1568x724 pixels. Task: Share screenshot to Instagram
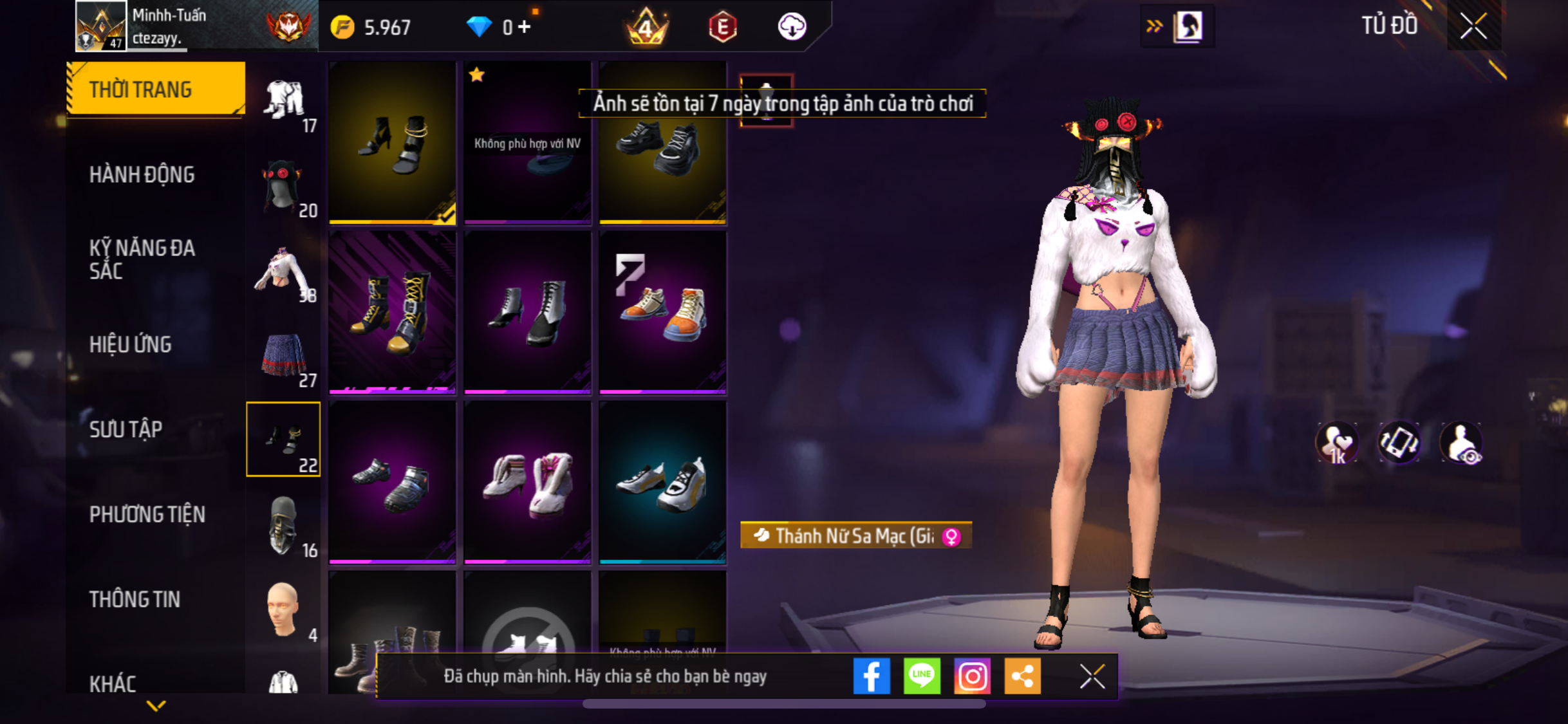point(972,676)
